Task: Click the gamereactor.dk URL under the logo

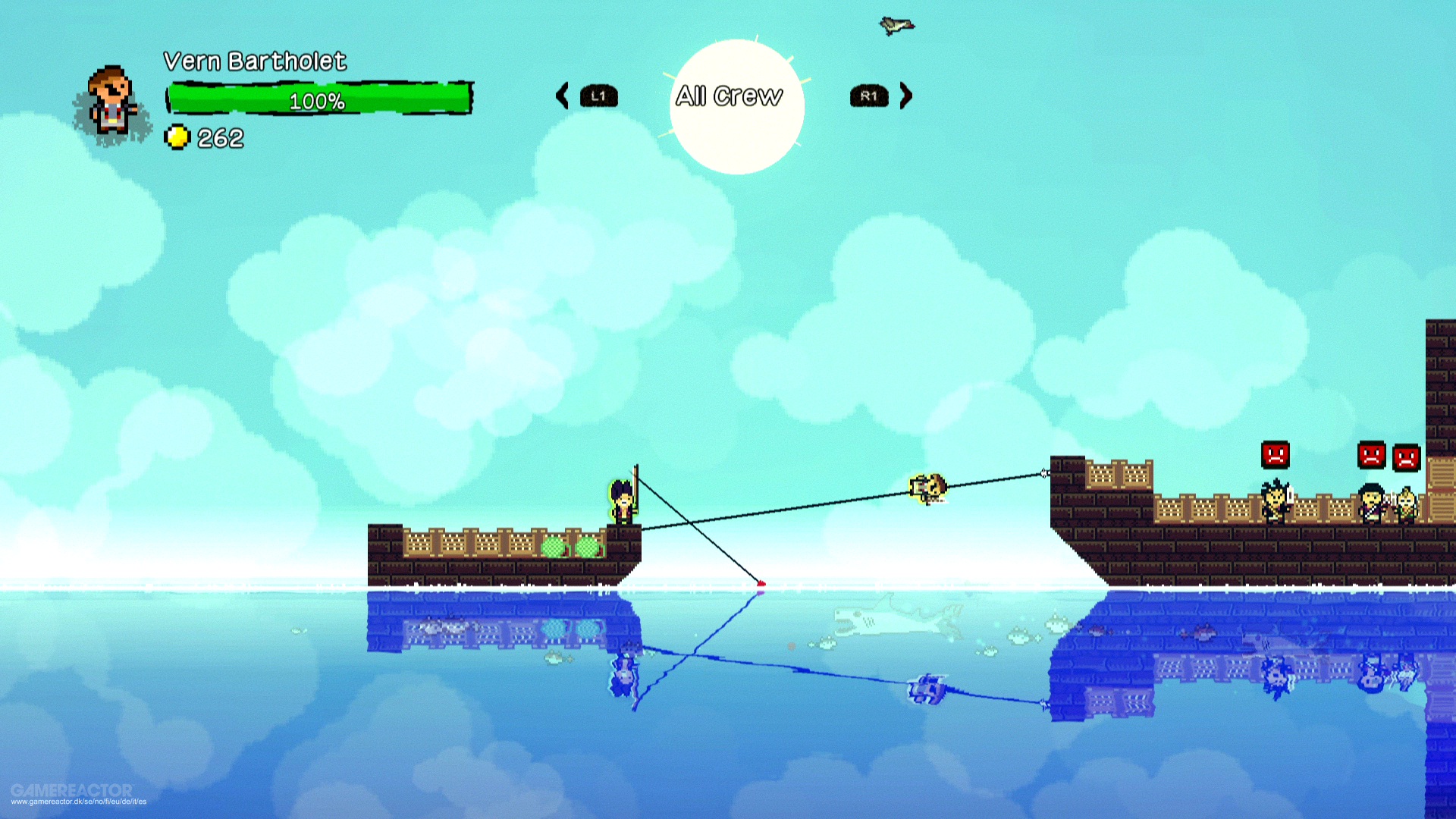Action: point(80,801)
